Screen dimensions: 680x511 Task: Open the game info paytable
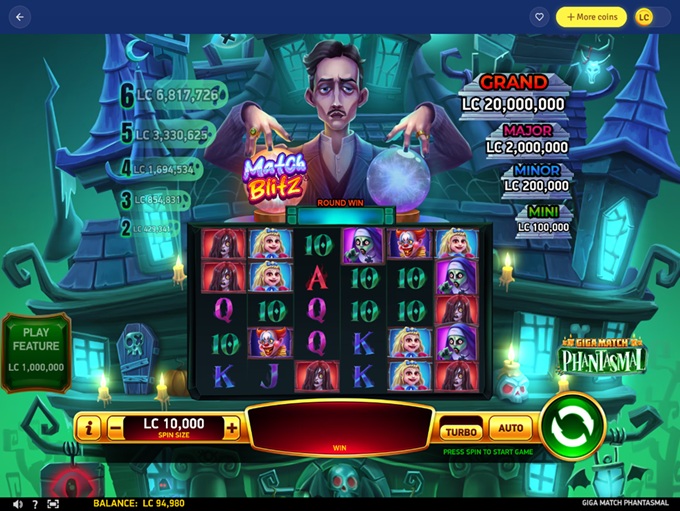coord(88,428)
